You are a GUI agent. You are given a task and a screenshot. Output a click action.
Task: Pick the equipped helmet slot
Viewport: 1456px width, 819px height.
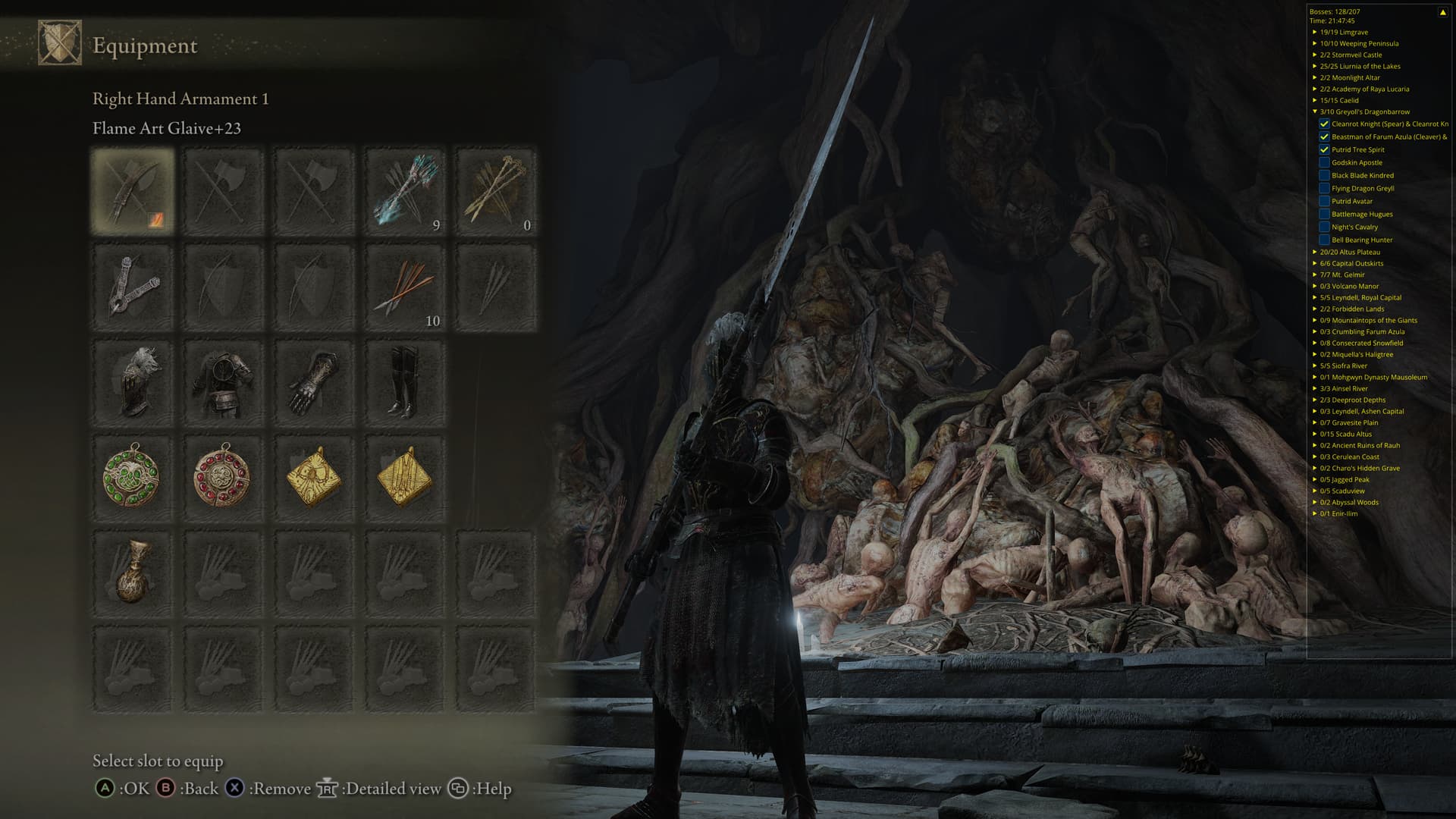pos(133,383)
